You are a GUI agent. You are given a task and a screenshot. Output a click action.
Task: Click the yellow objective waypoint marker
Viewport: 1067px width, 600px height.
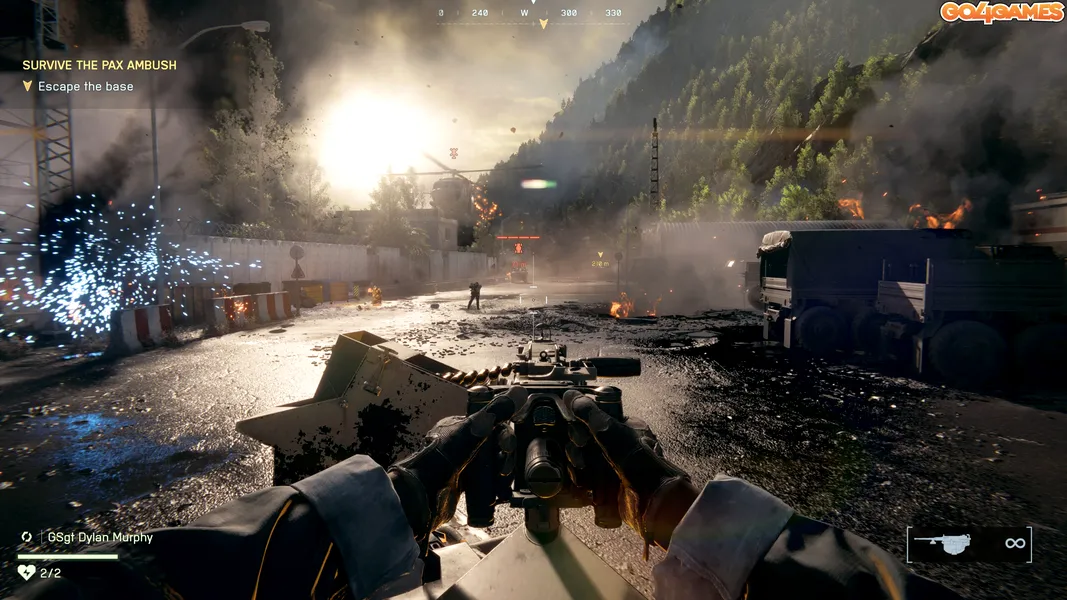[600, 255]
